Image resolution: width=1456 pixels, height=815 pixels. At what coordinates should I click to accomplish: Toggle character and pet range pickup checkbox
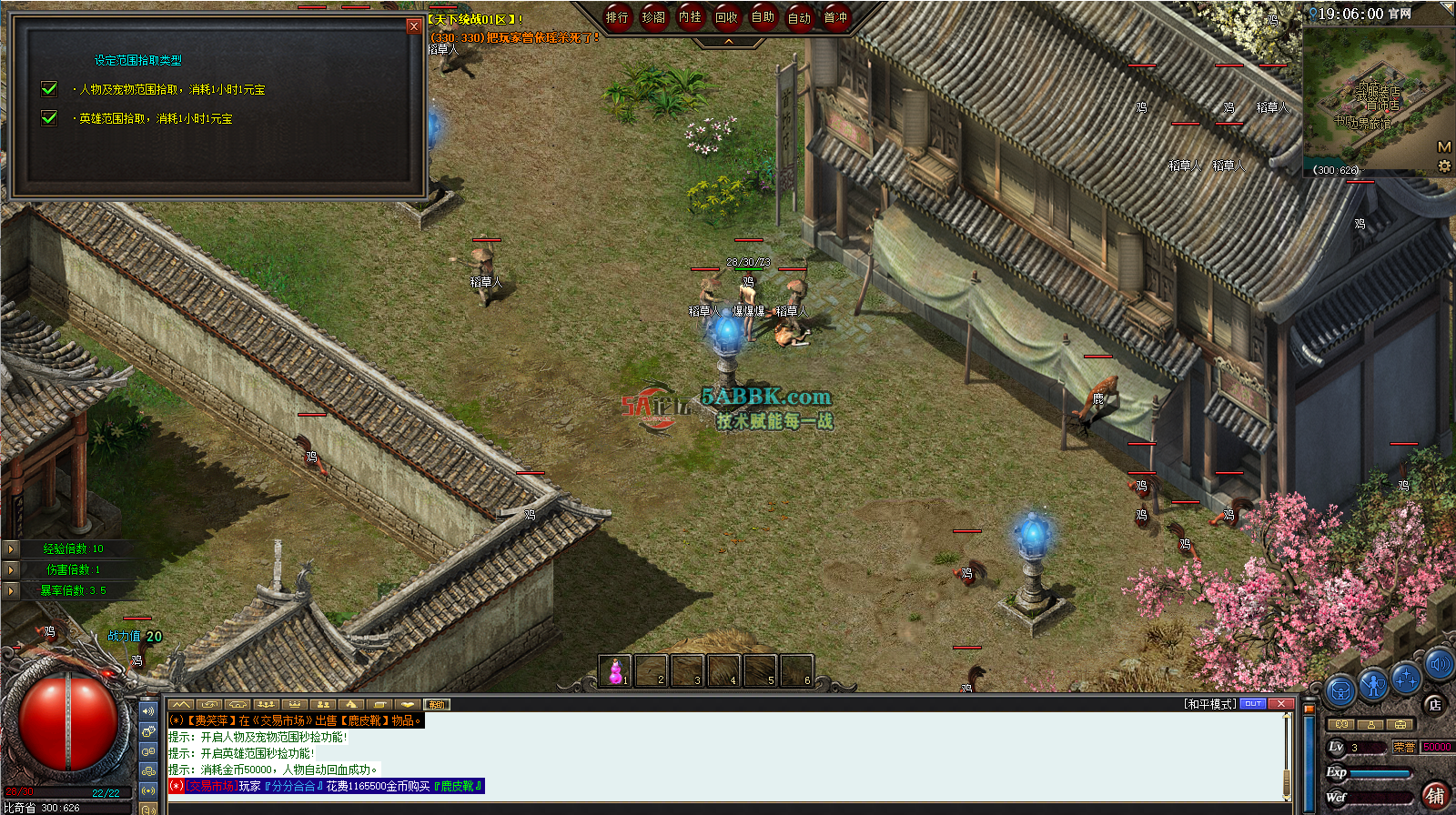coord(49,88)
